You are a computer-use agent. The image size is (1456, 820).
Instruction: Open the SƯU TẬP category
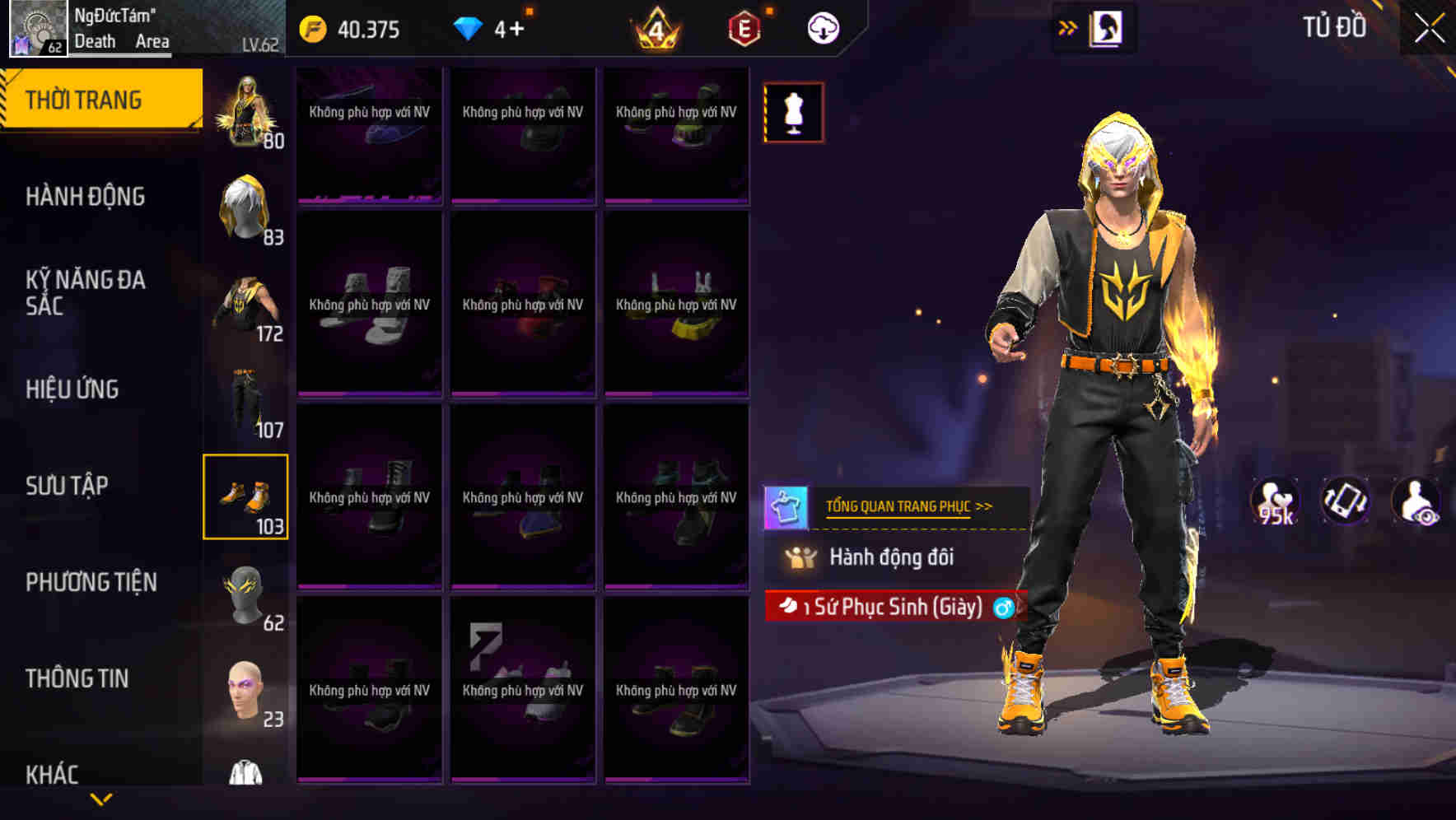(65, 486)
